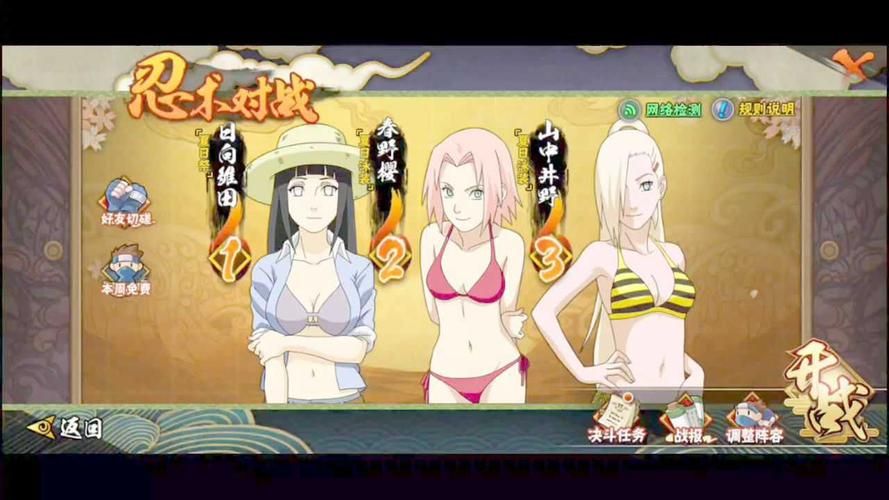Show 规则说明 rules explanation
The image size is (889, 500).
pos(757,109)
